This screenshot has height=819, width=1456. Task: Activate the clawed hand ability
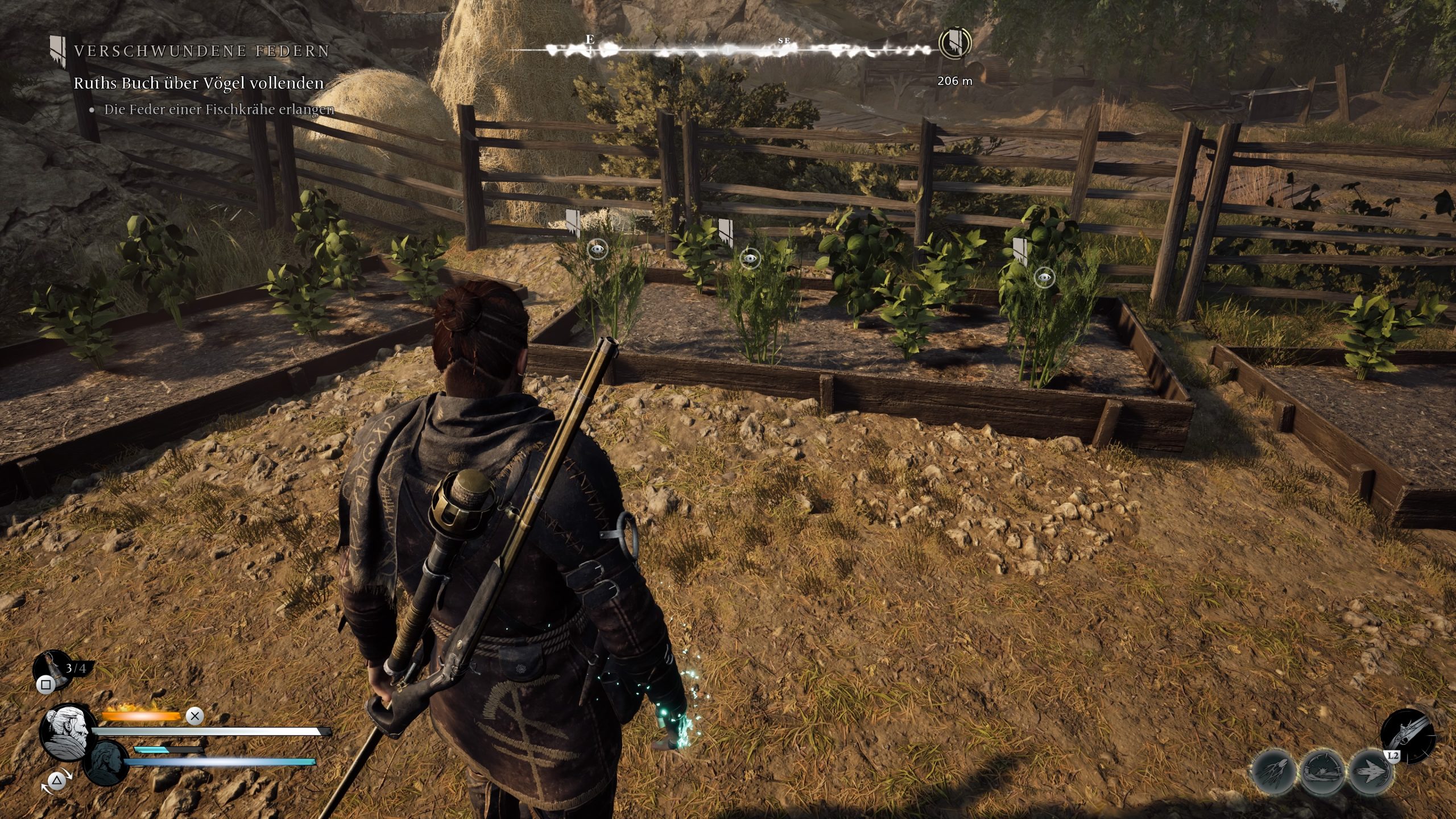coord(1275,771)
